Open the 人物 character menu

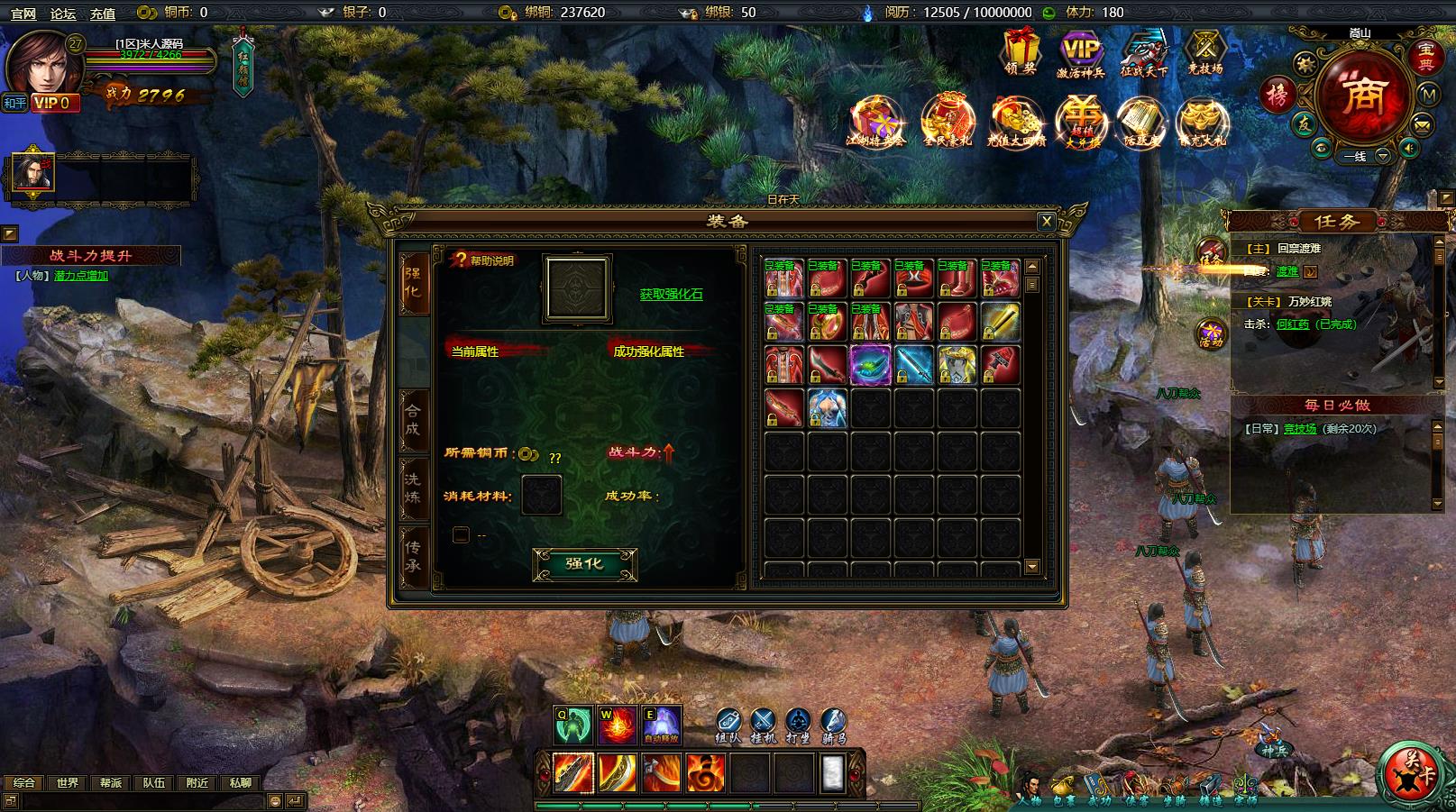click(x=1030, y=789)
